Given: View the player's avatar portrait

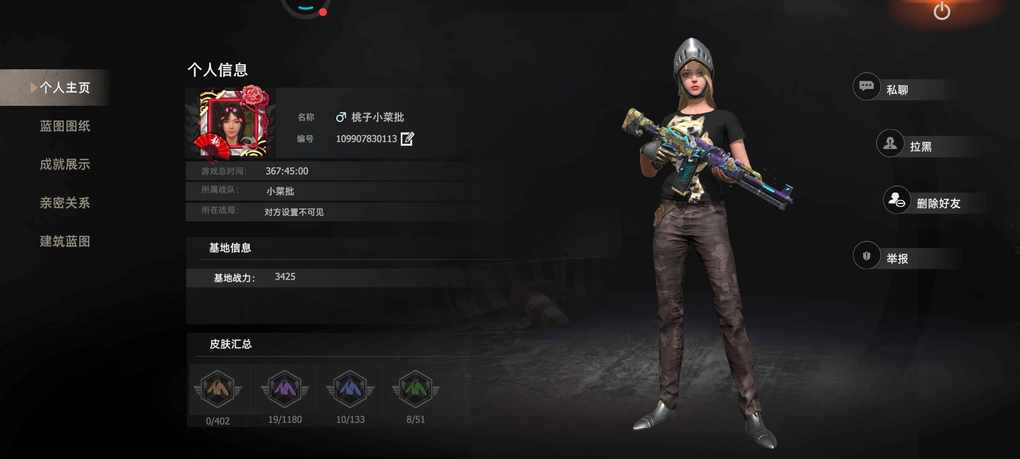Looking at the screenshot, I should (234, 124).
